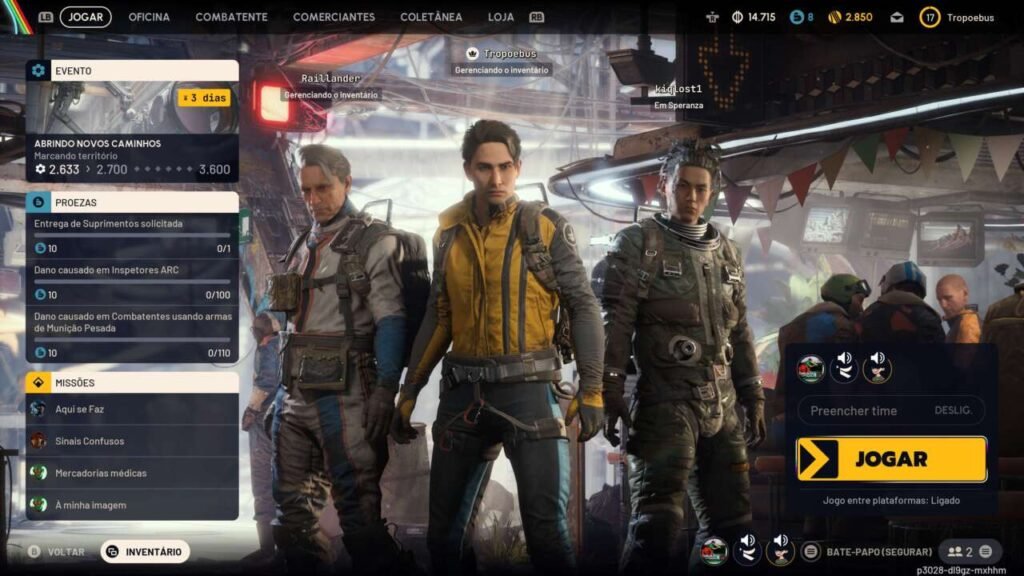Switch to the OFICINA tab
The width and height of the screenshot is (1024, 576).
(x=149, y=17)
